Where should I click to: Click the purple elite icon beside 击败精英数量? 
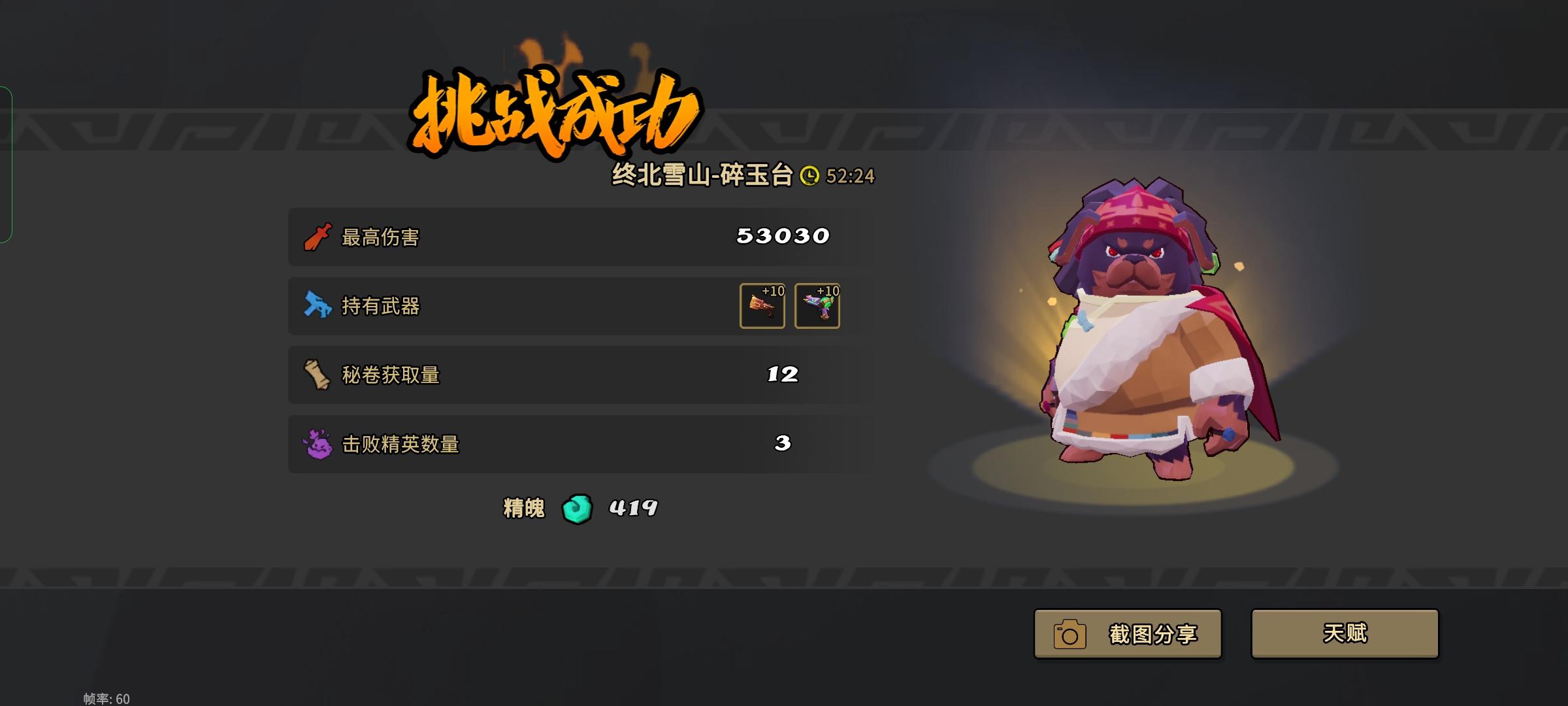pyautogui.click(x=317, y=443)
